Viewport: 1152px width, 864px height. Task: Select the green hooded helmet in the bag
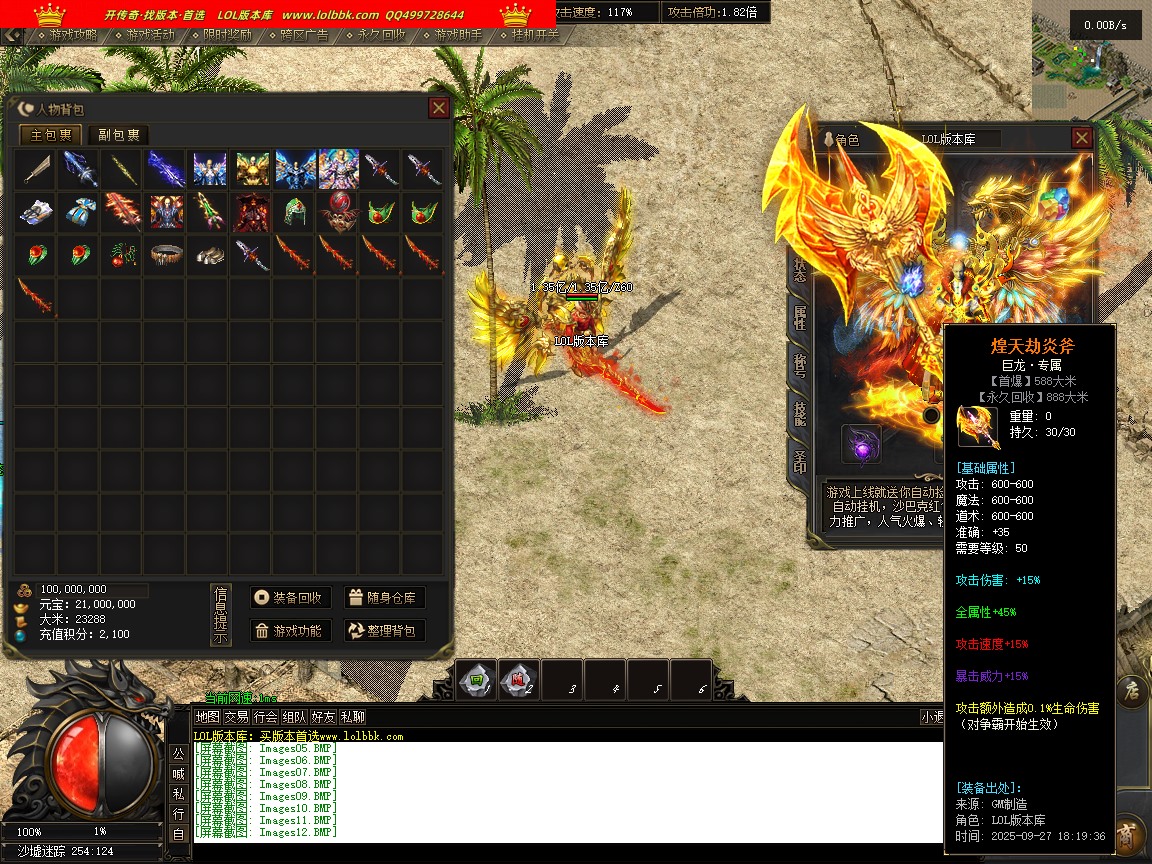tap(293, 212)
